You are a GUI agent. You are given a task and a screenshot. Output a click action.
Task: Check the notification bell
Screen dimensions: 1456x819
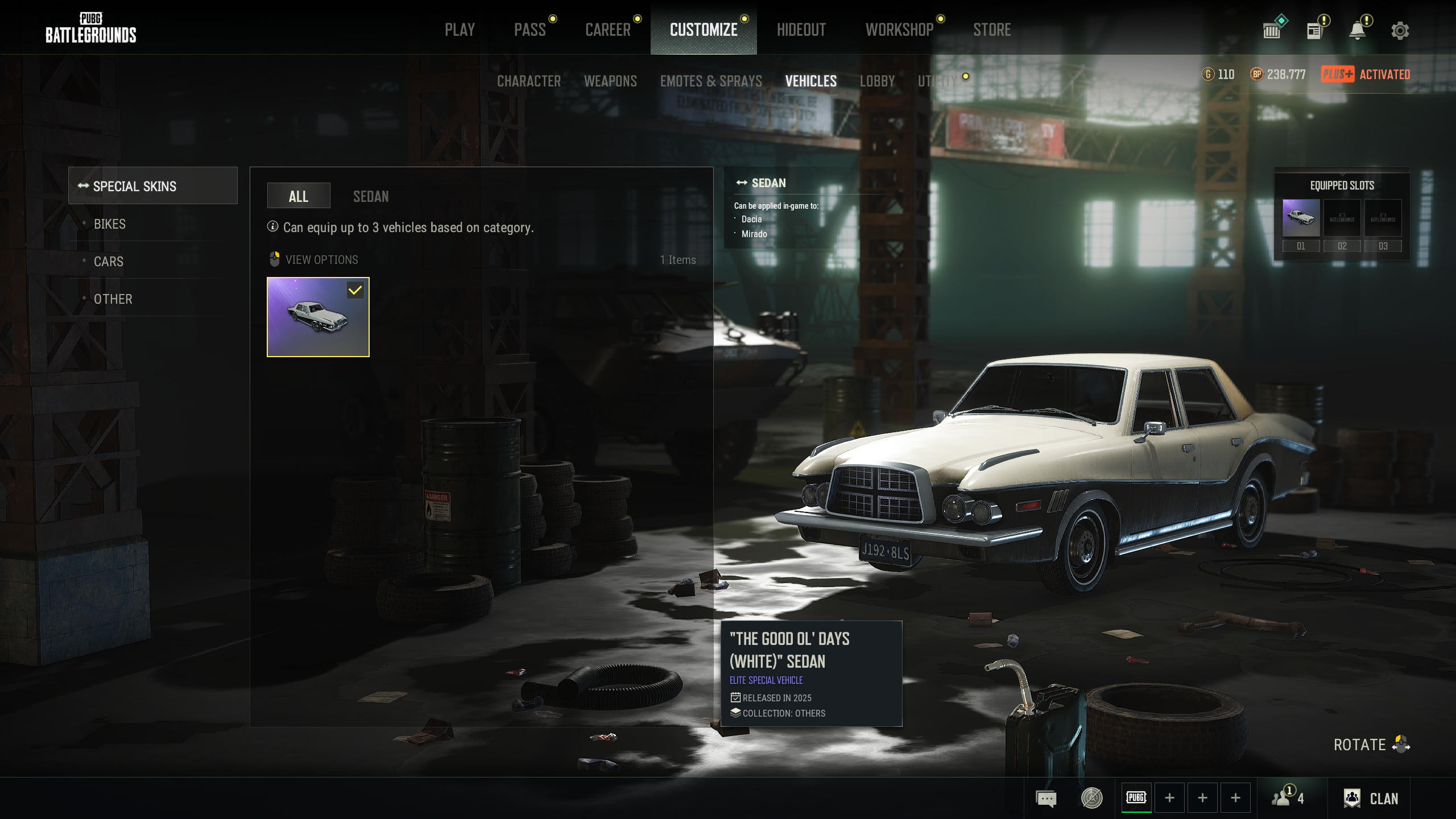(x=1358, y=31)
